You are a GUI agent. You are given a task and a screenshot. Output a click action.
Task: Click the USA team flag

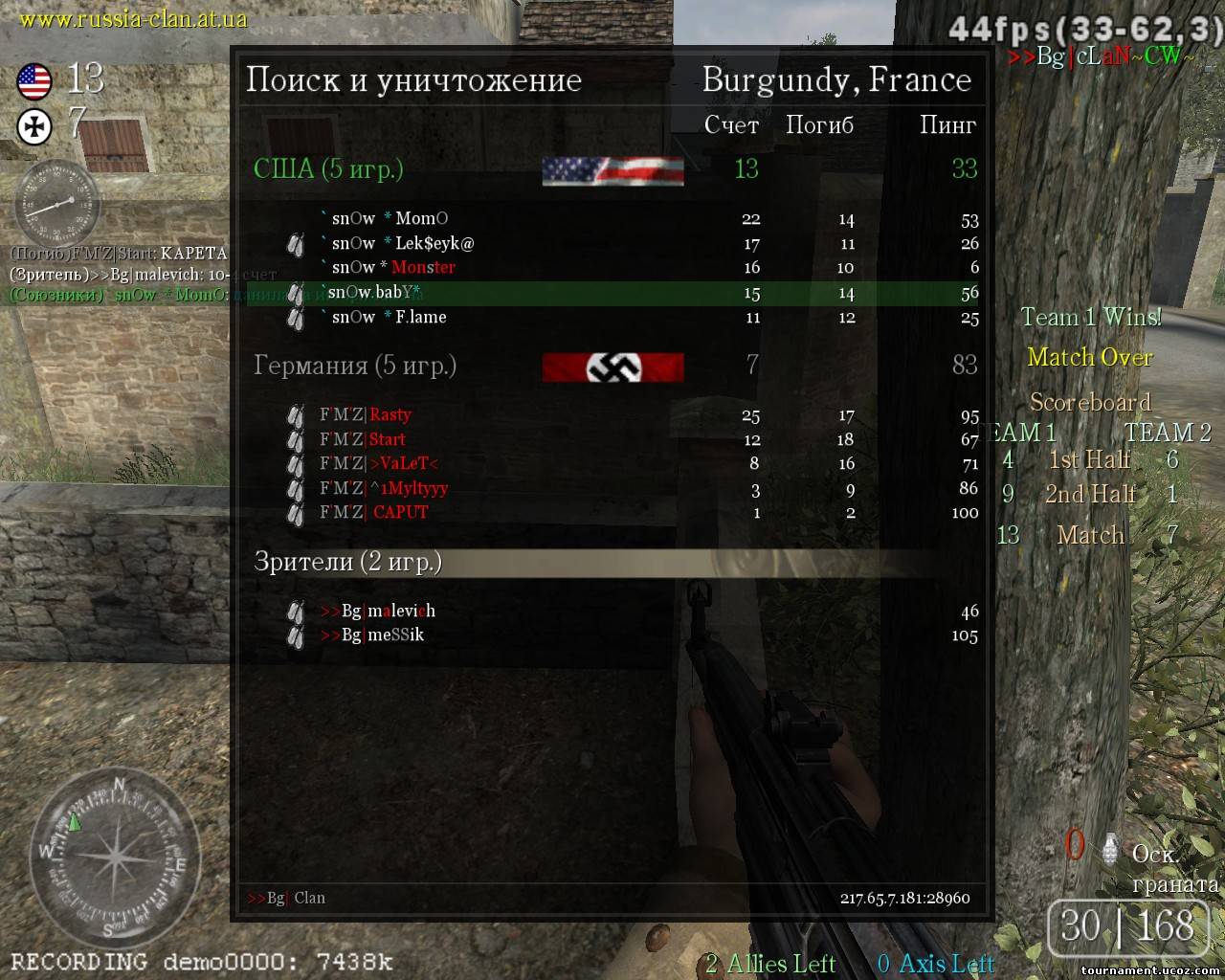click(612, 170)
